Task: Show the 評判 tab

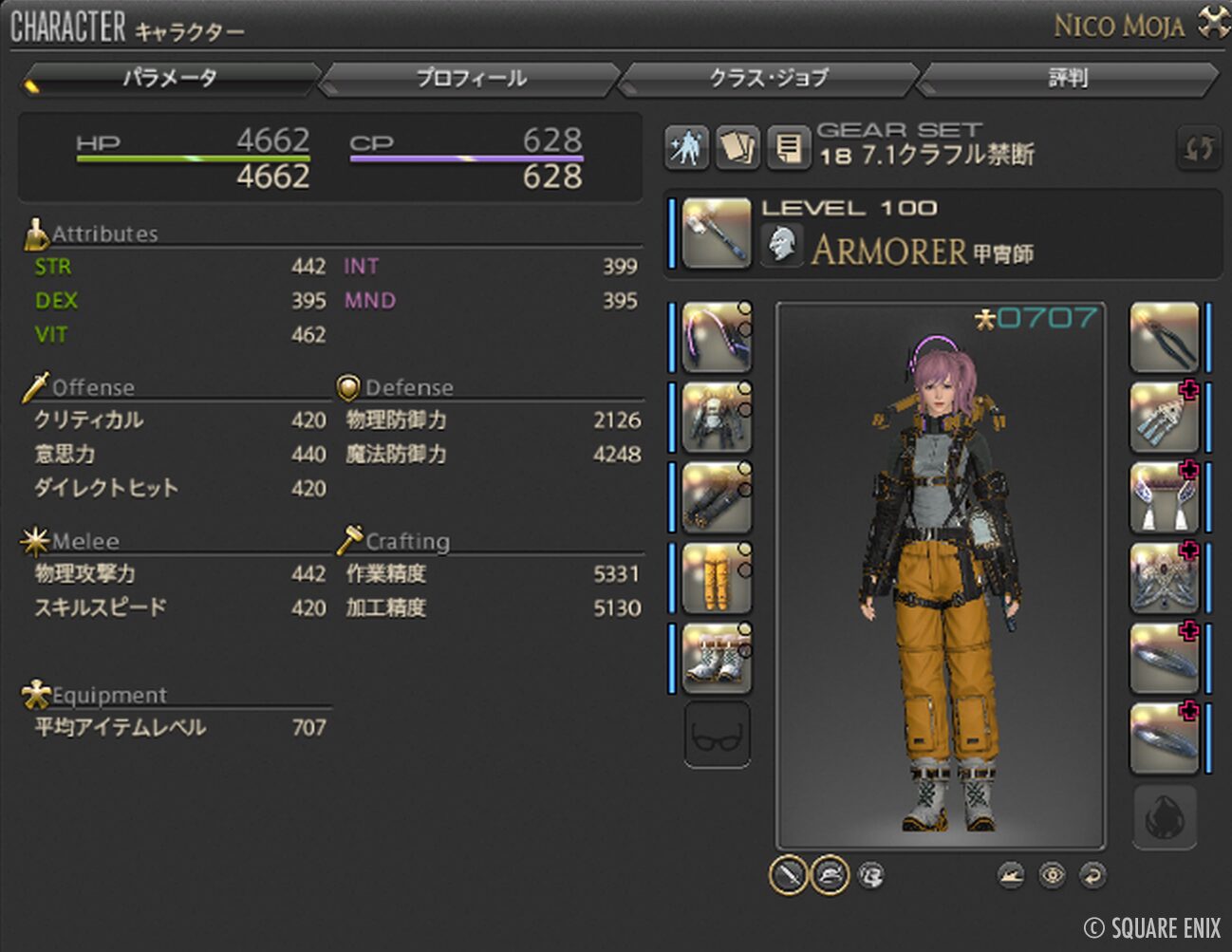Action: pyautogui.click(x=1068, y=78)
